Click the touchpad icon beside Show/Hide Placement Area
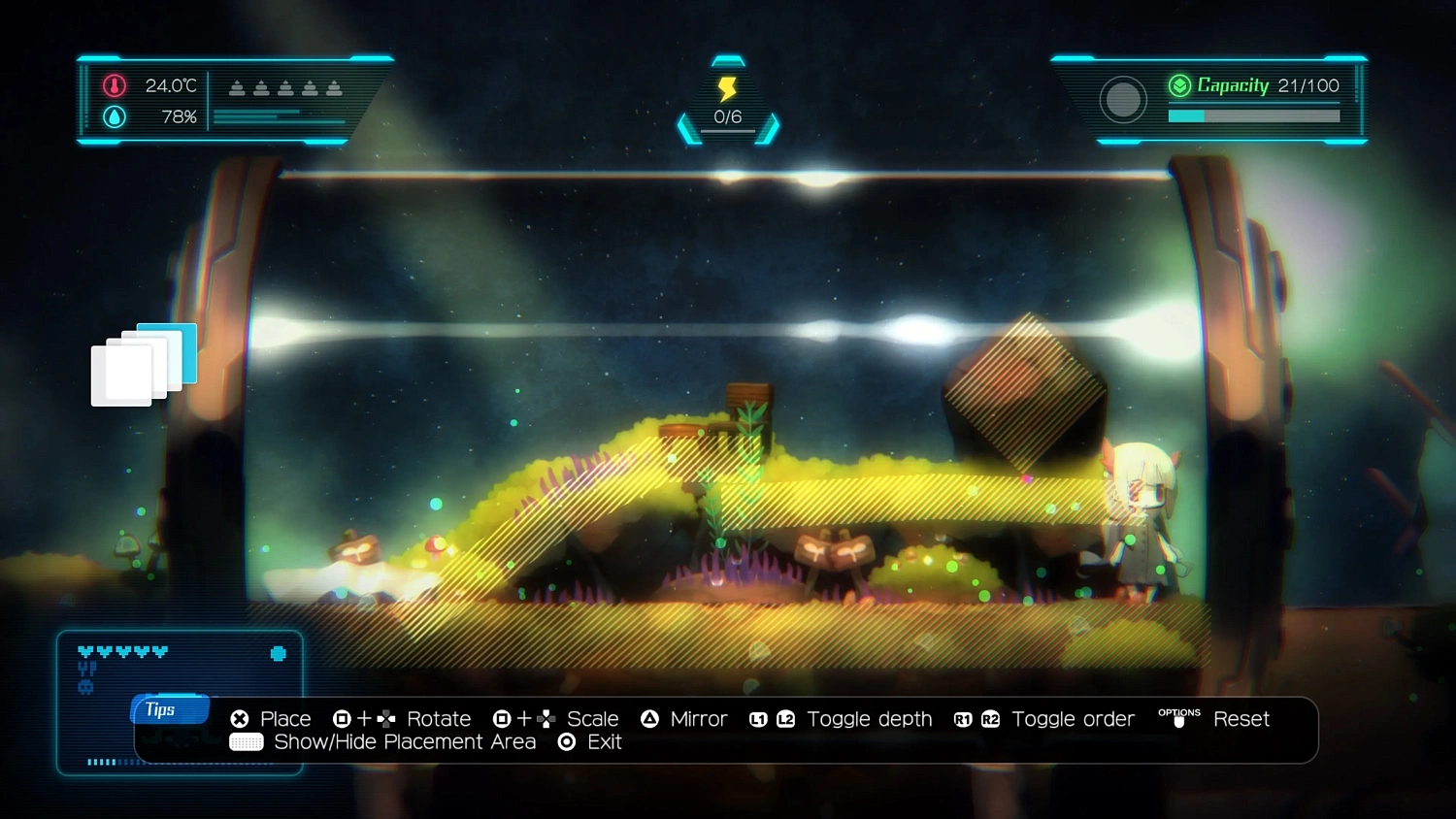 point(245,741)
